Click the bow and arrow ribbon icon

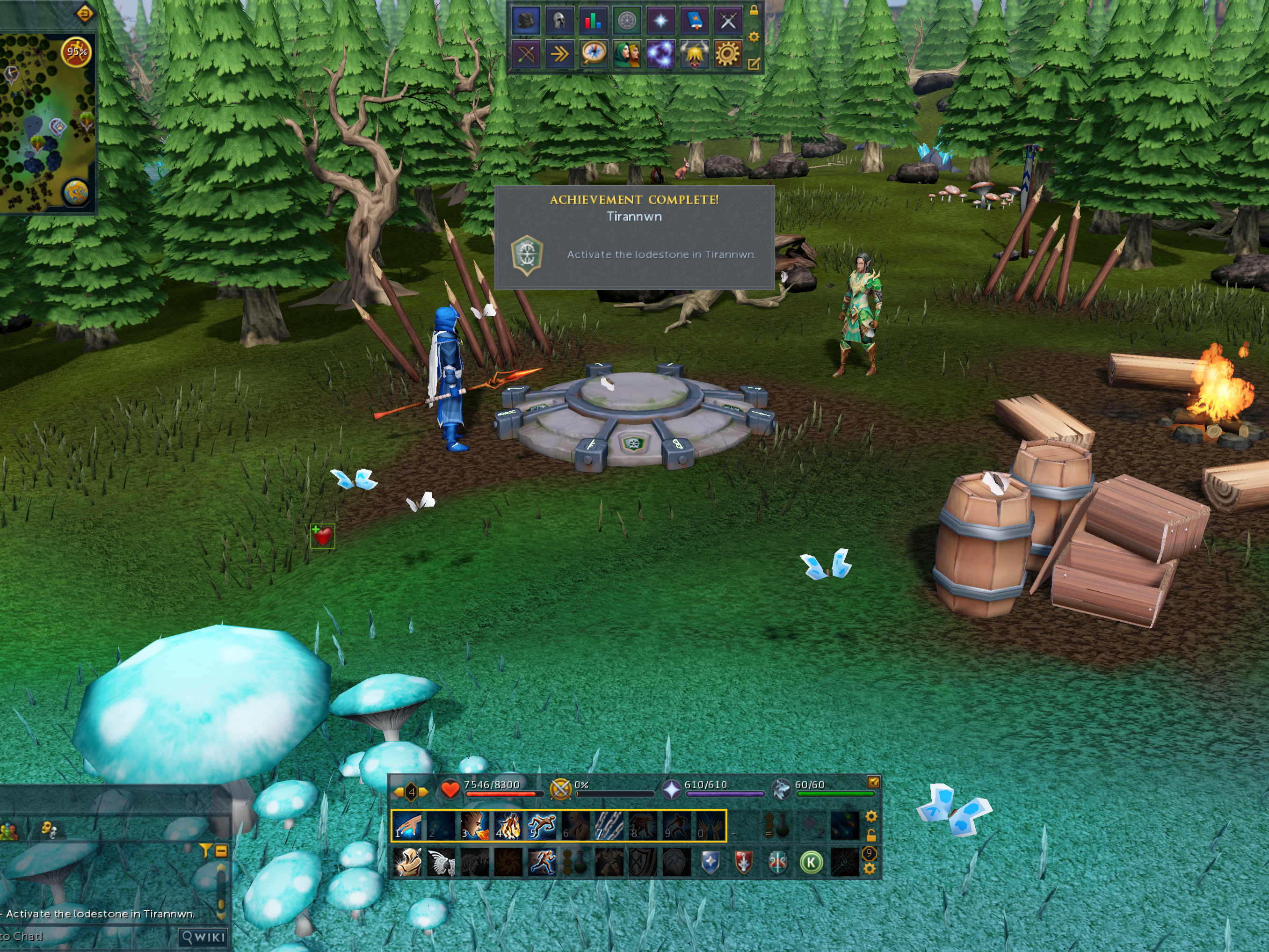tap(525, 55)
